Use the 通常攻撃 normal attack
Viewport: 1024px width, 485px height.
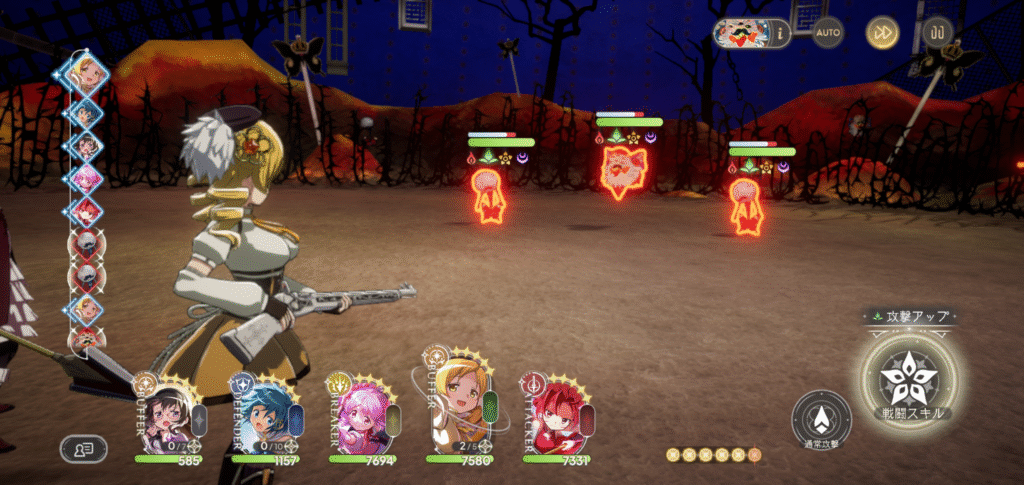[x=821, y=419]
